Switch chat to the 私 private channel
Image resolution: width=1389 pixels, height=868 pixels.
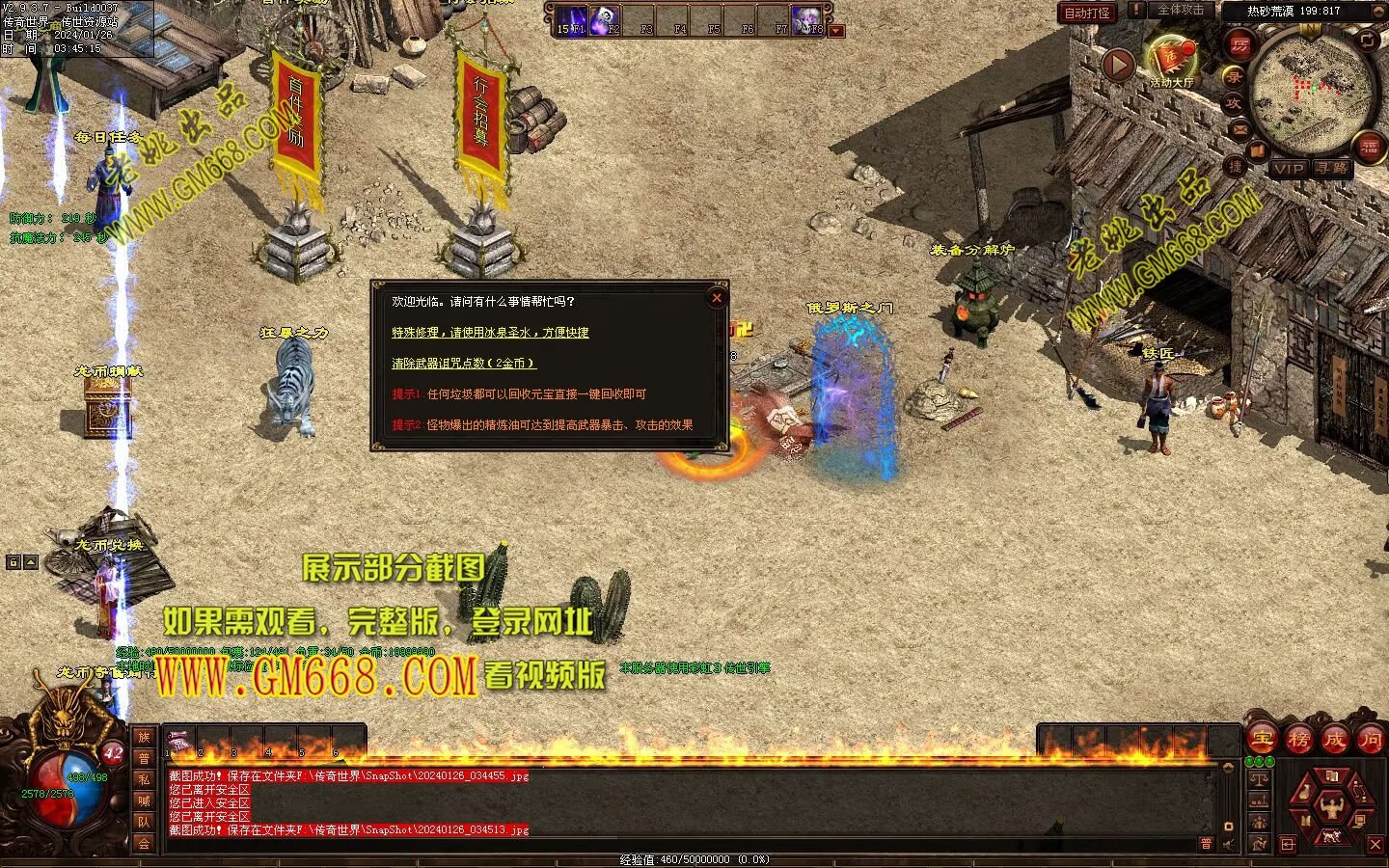pyautogui.click(x=144, y=779)
